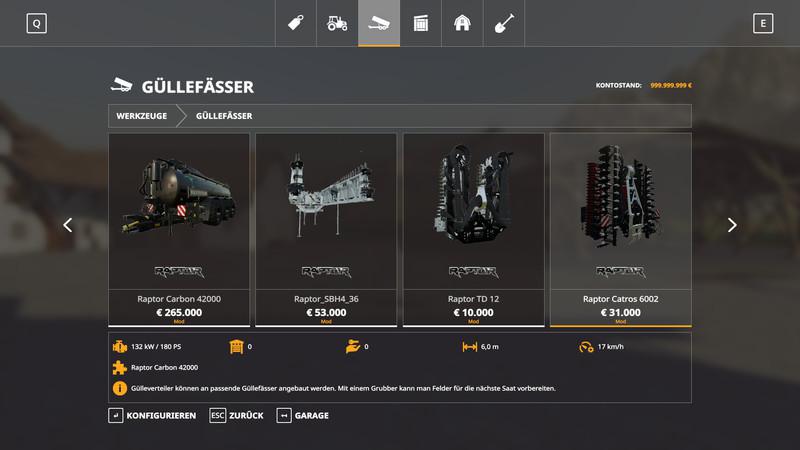Go back to the Werkzeuge breadcrumb
800x450 pixels.
142,116
